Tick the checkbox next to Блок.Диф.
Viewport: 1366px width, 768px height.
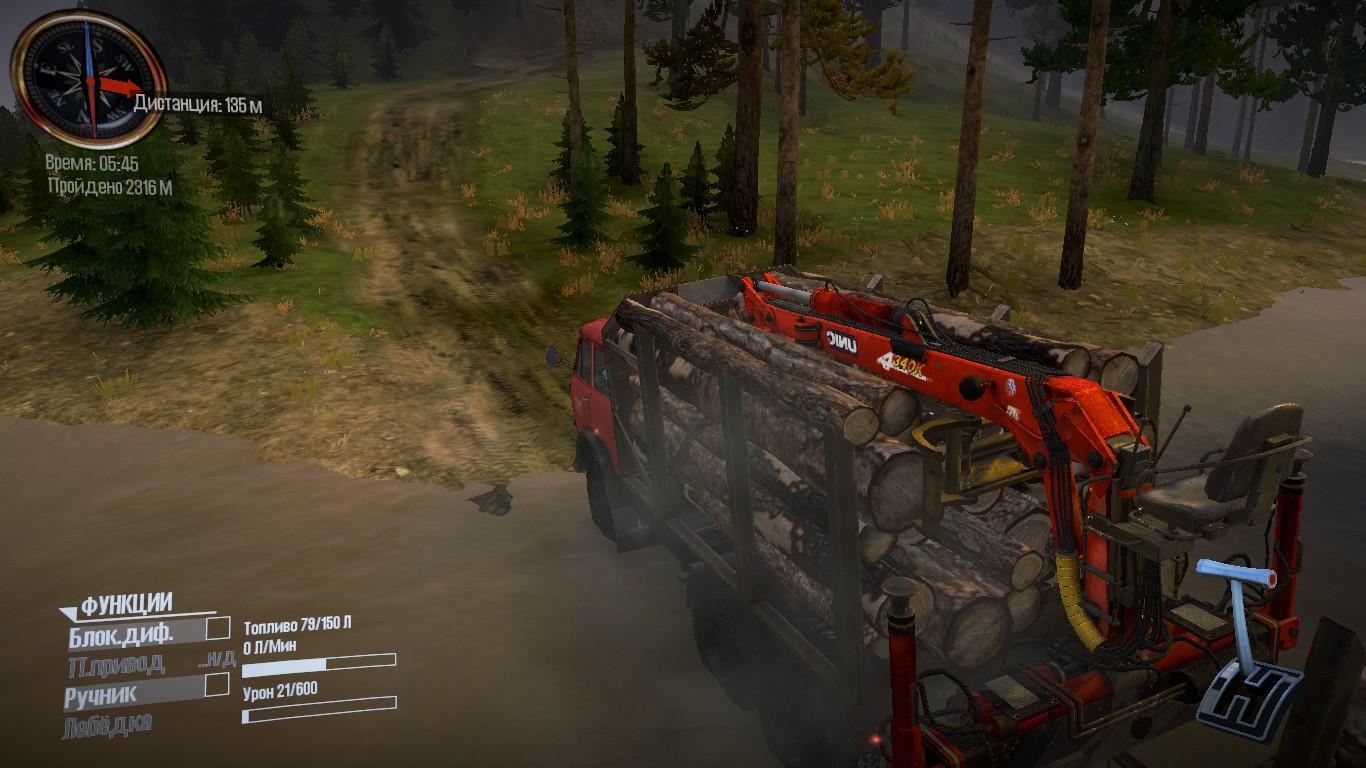217,628
